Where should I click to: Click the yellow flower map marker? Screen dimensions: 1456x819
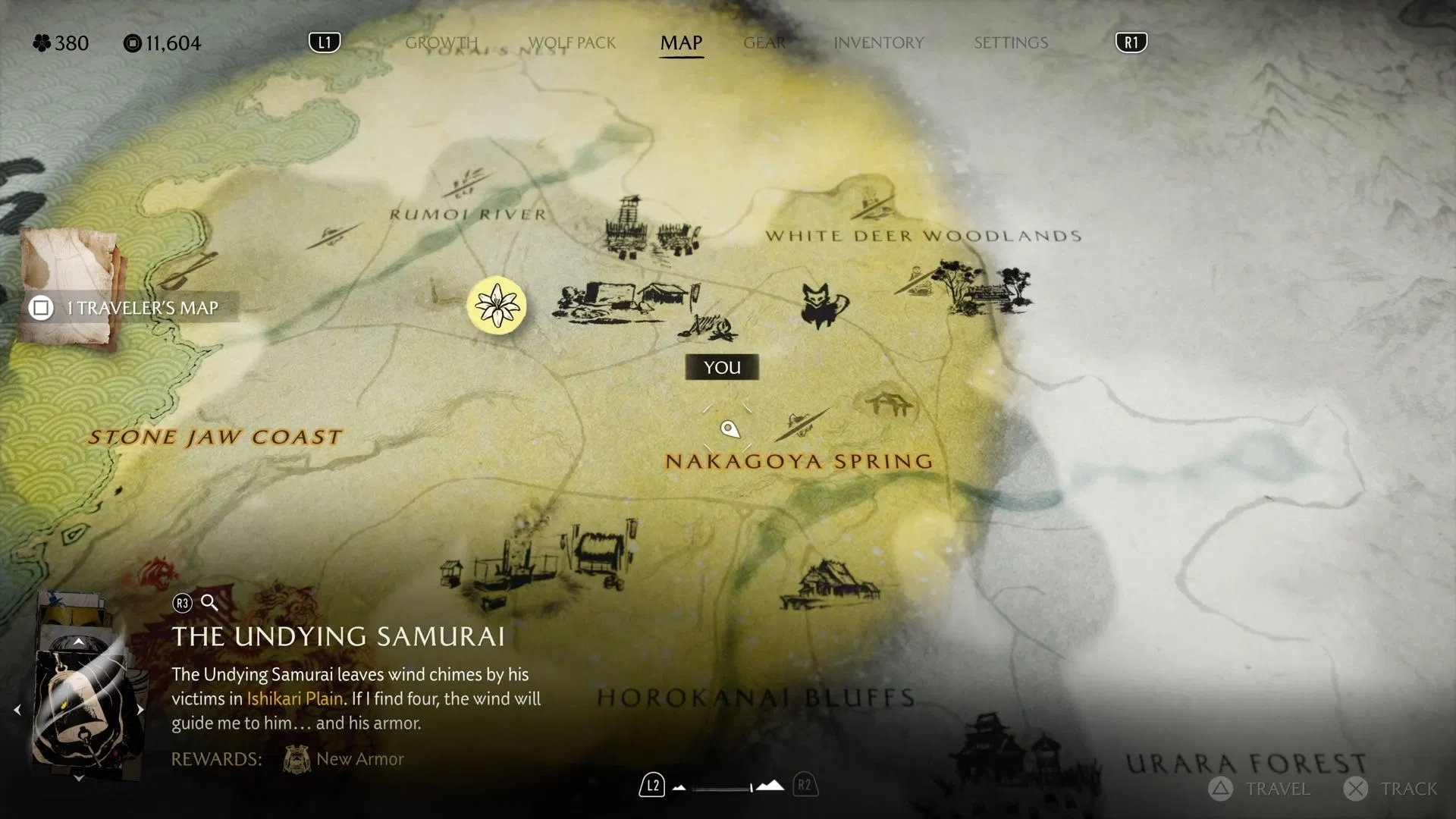(497, 306)
